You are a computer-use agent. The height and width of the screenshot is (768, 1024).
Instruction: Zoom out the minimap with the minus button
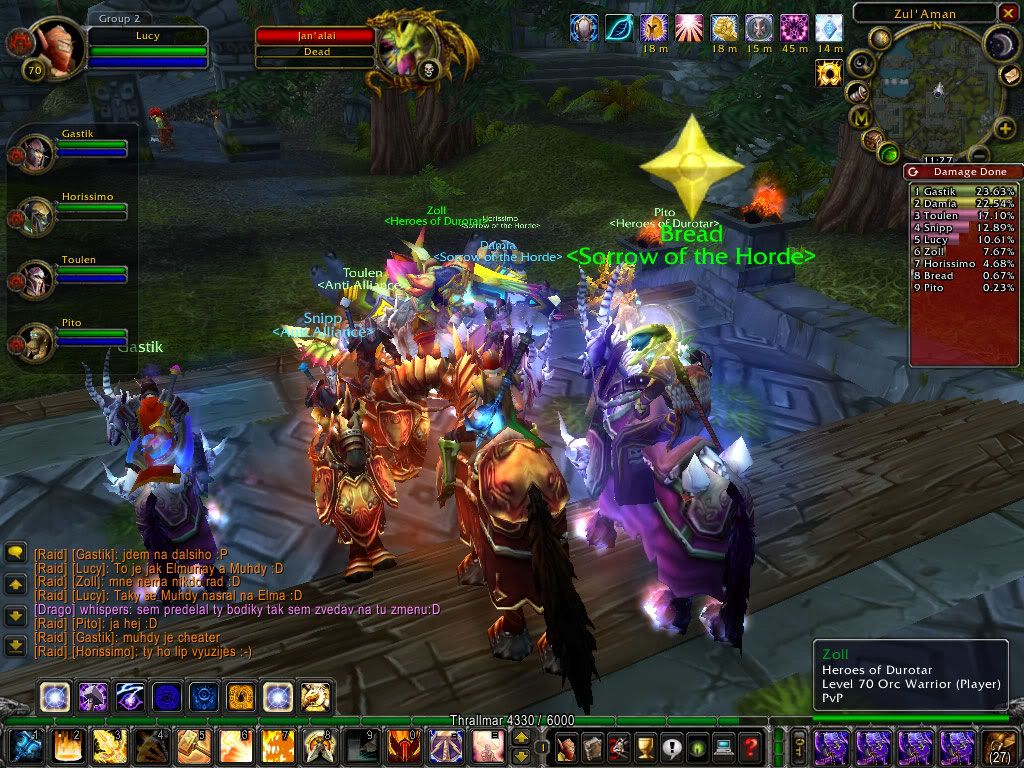tap(980, 155)
